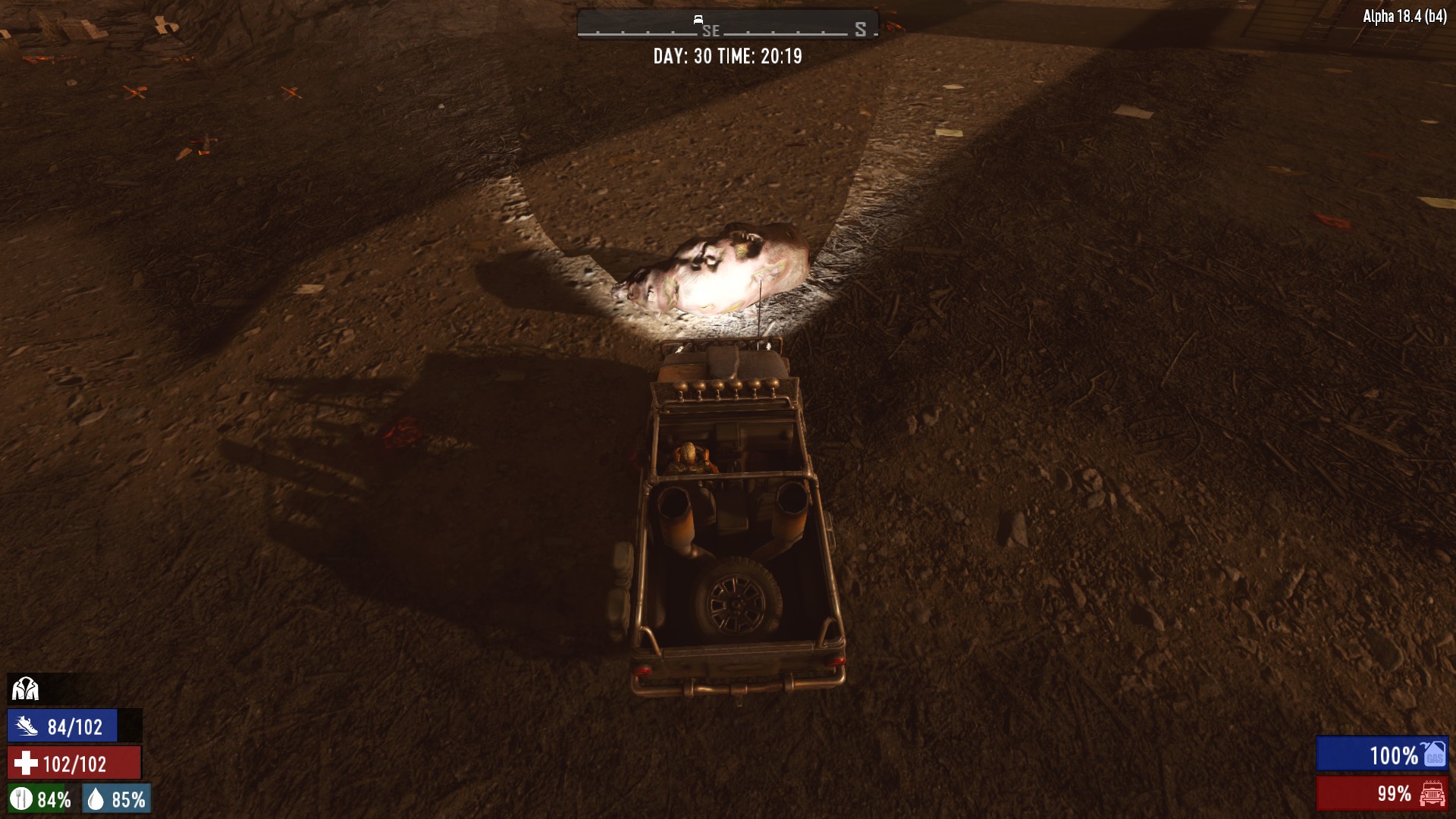
Task: Click the jacket status effect icon
Action: coord(25,689)
